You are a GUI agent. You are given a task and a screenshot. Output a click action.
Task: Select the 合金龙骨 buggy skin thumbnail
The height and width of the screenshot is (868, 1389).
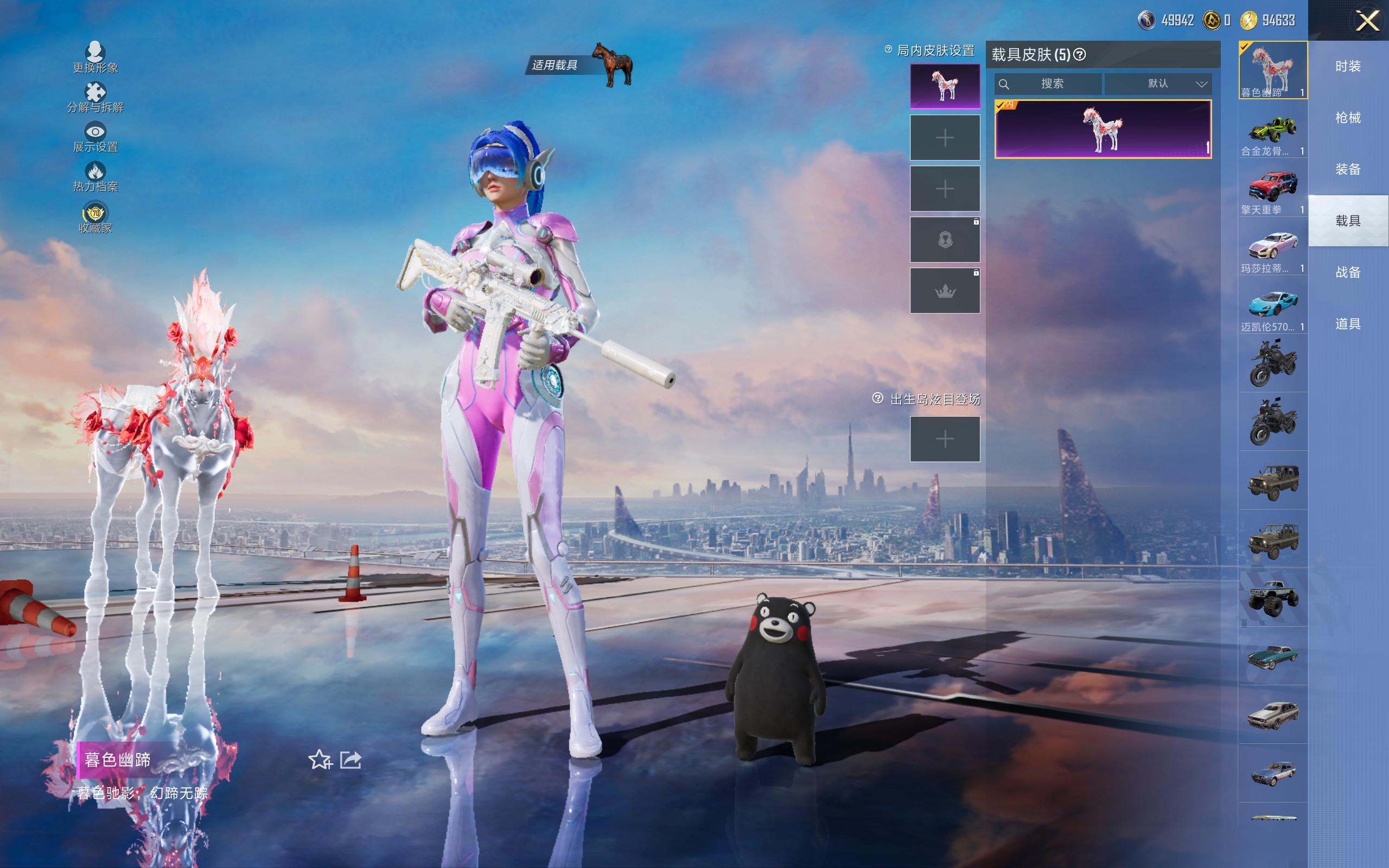point(1272,132)
